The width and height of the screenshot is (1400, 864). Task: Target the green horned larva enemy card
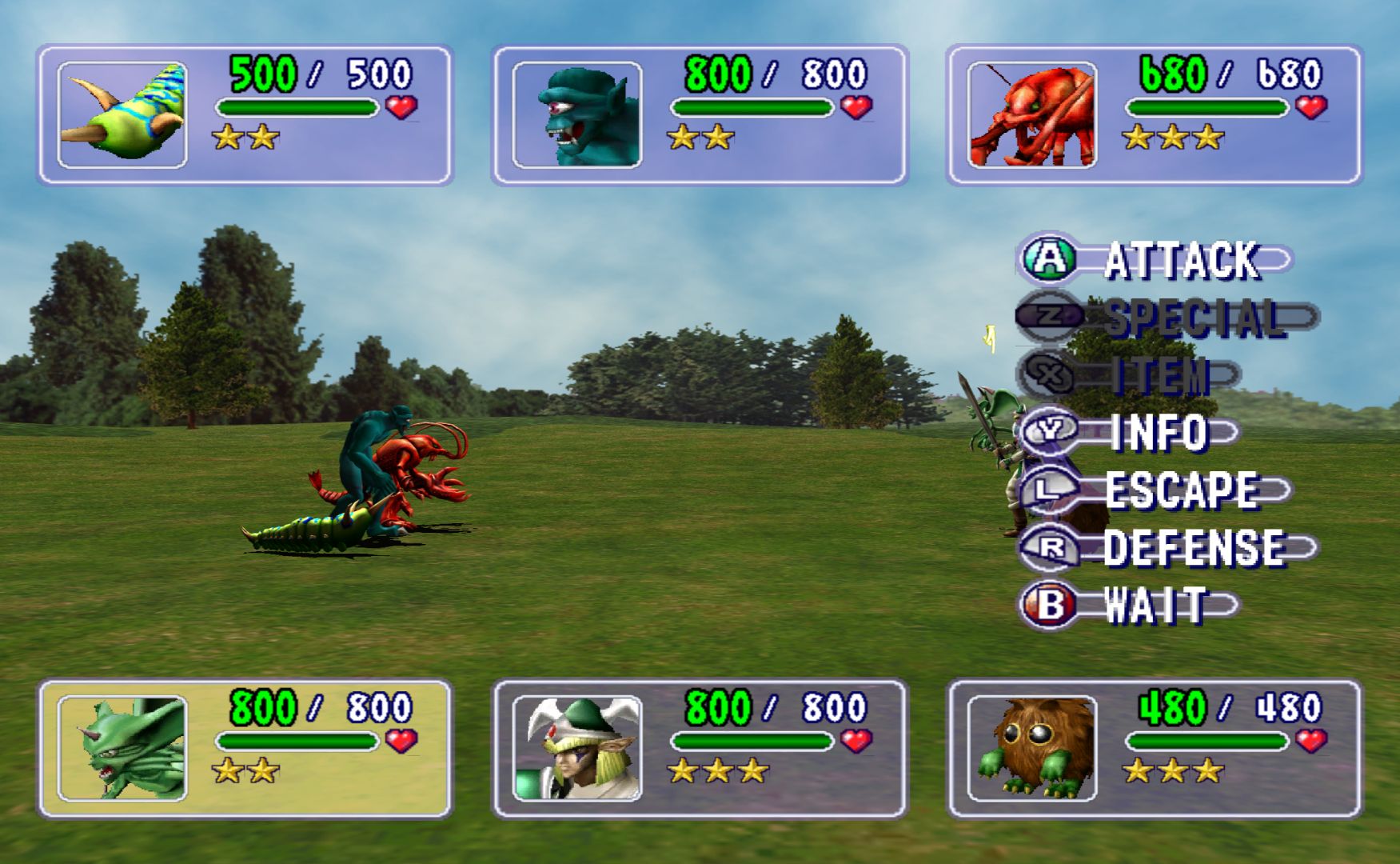(245, 115)
